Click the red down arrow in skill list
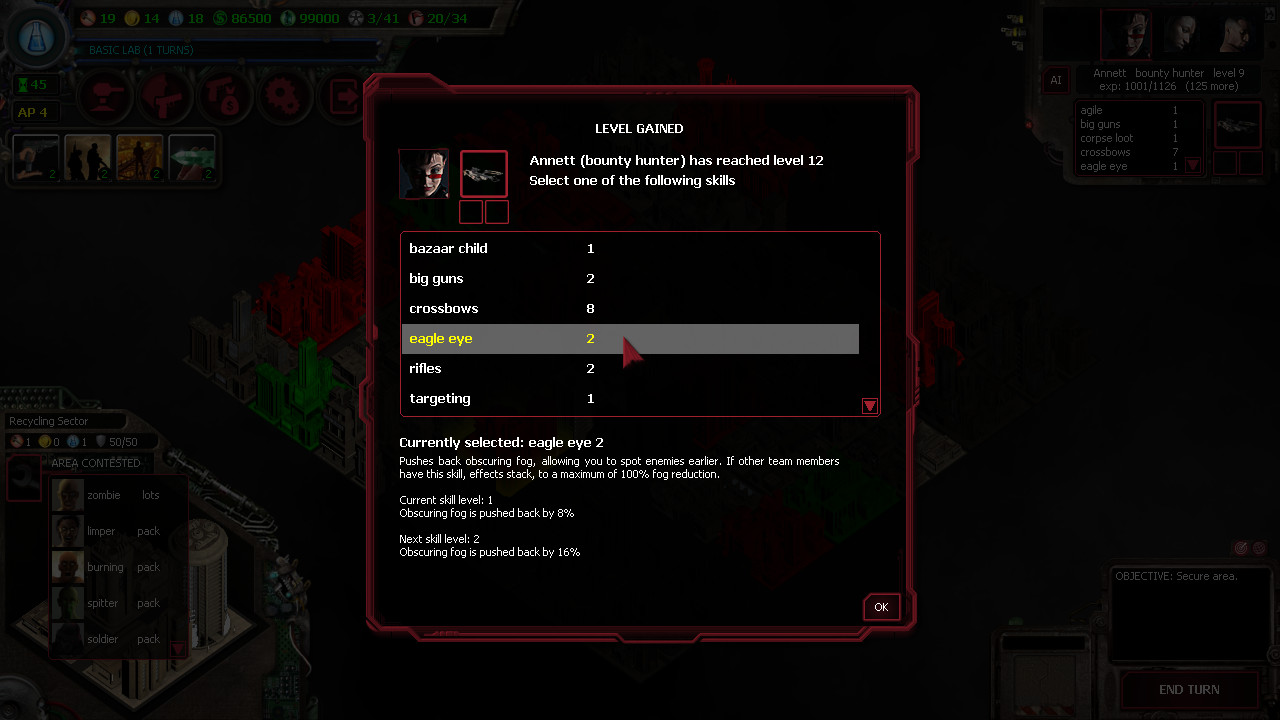The height and width of the screenshot is (720, 1280). 869,406
